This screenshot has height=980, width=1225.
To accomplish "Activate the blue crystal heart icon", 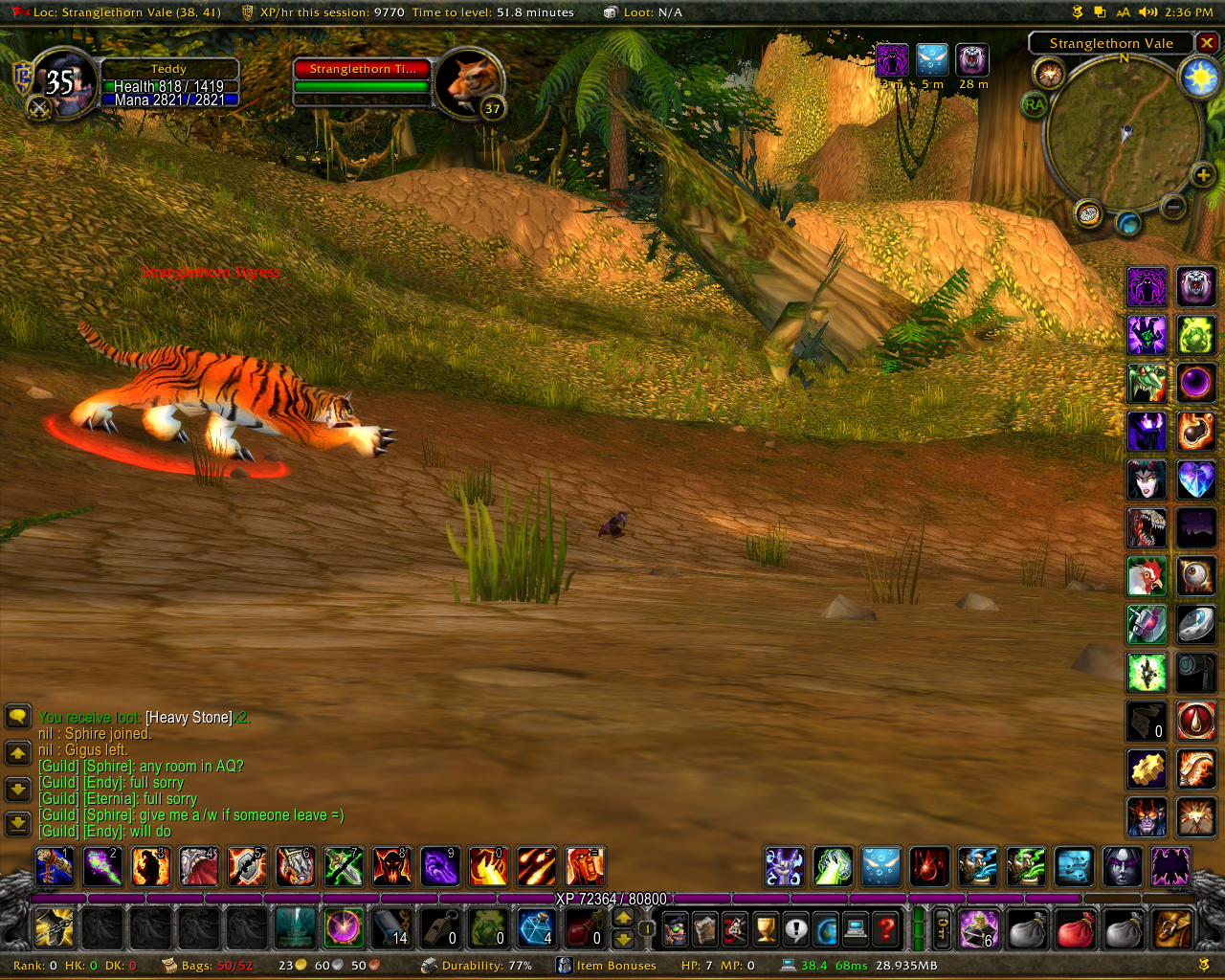I will pos(1195,479).
